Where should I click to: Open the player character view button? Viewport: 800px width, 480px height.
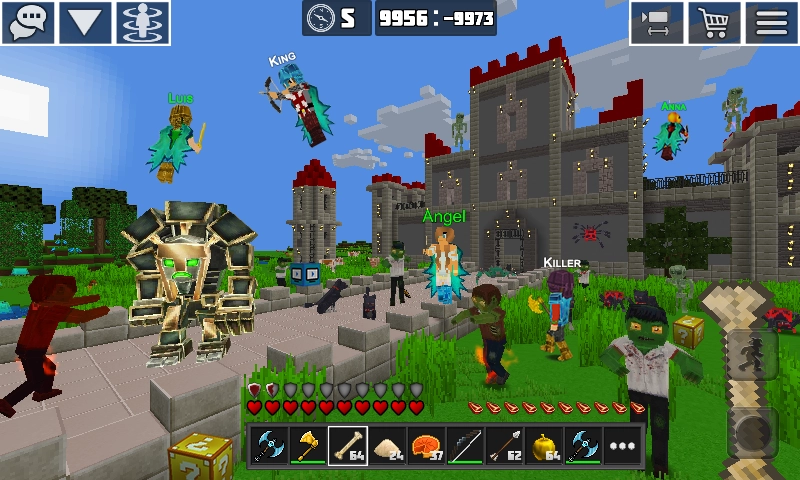click(144, 22)
